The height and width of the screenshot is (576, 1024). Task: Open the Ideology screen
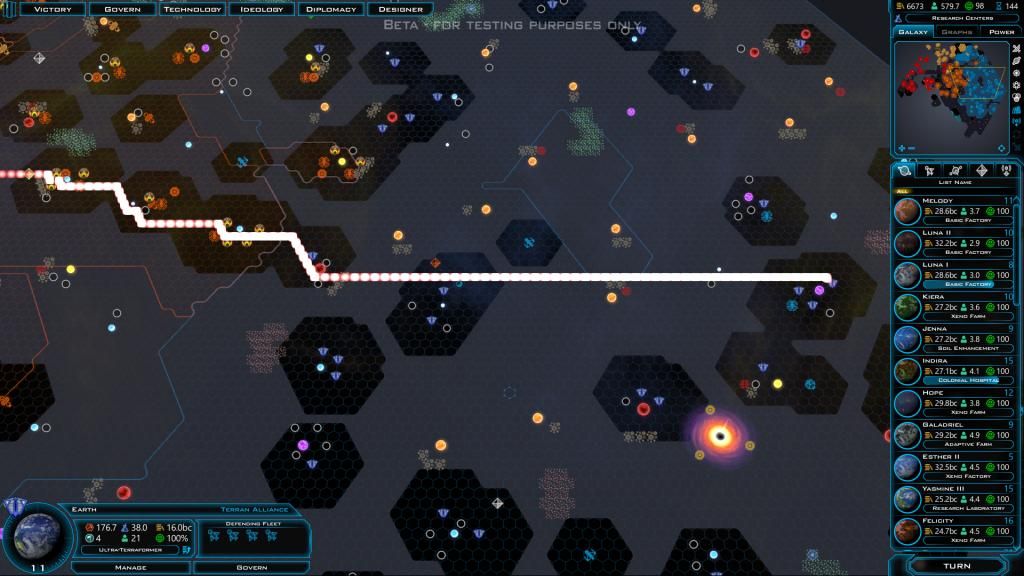[261, 9]
